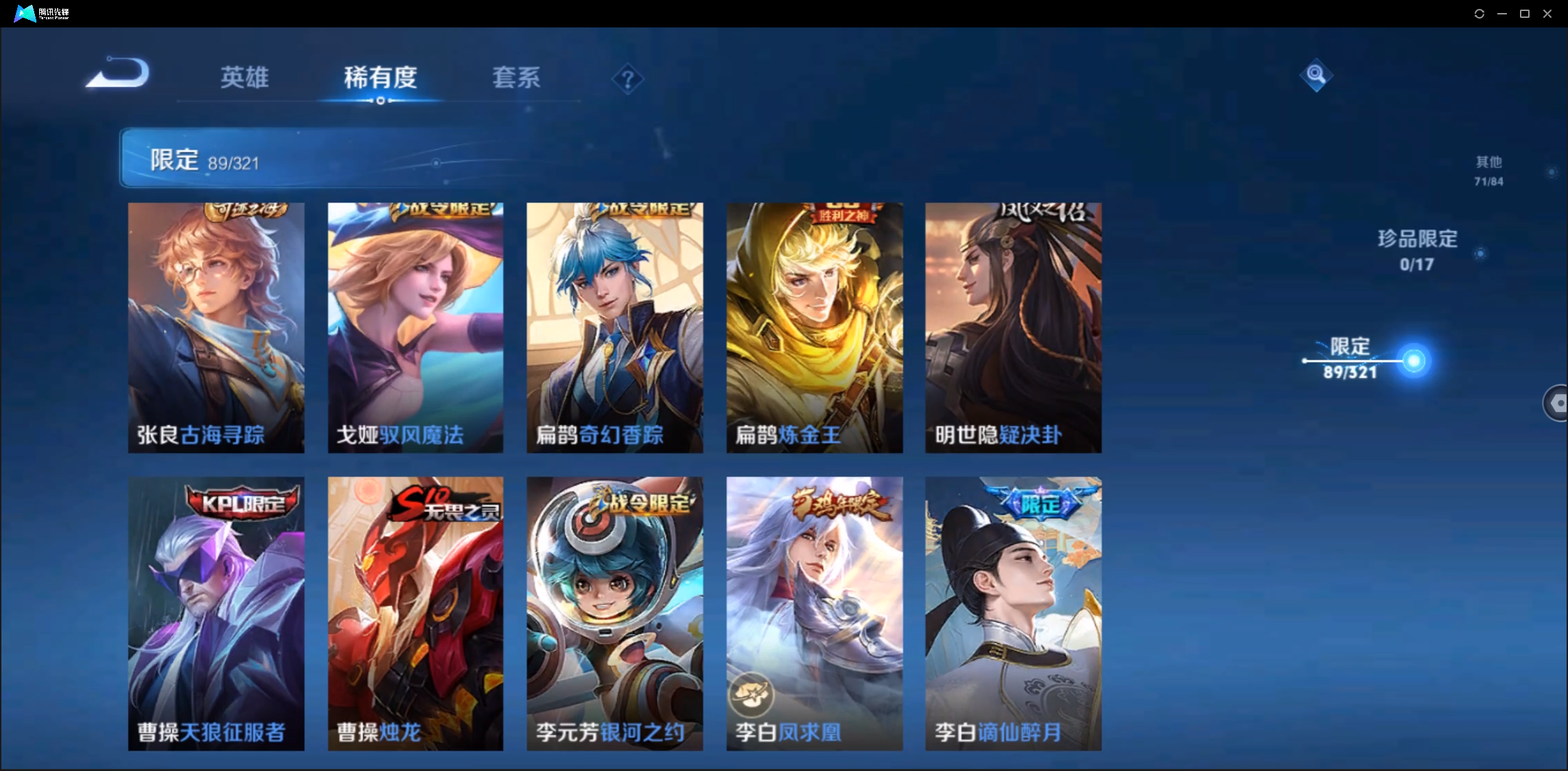Choose the 戈娅 驭风魔法 skin card

click(x=415, y=327)
